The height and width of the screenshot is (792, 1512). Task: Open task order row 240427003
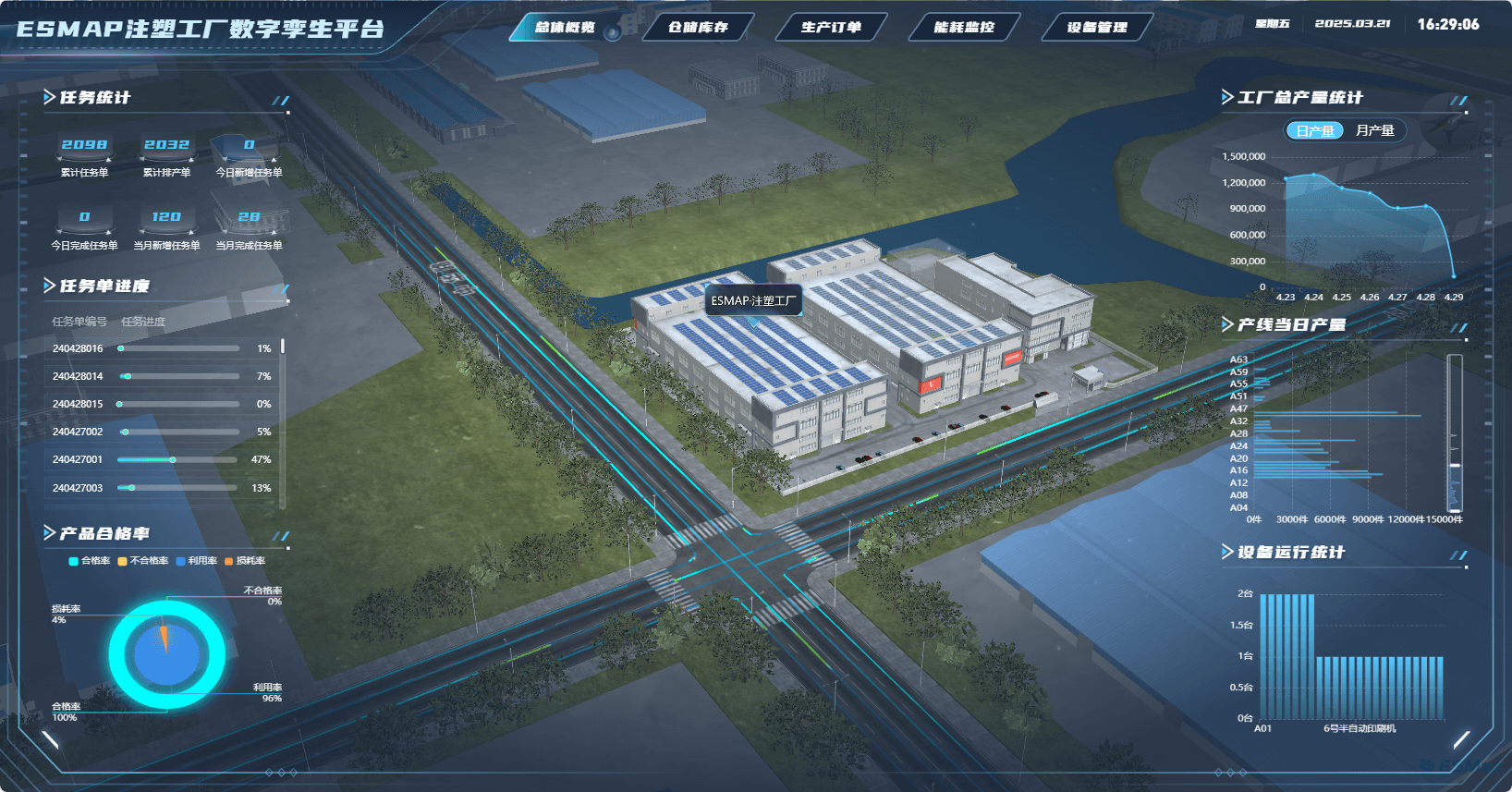pyautogui.click(x=162, y=488)
